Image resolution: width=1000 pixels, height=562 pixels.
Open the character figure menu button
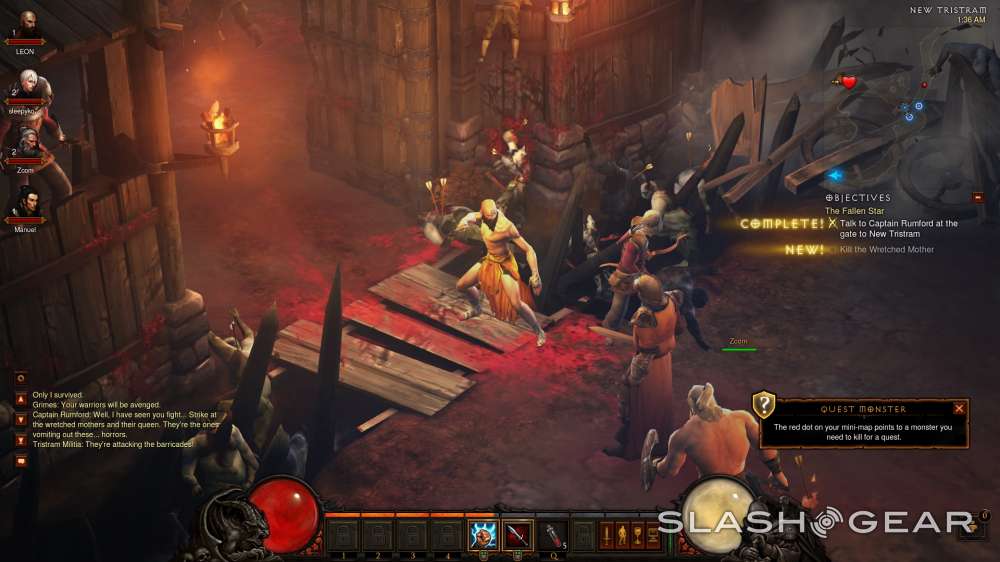click(621, 536)
